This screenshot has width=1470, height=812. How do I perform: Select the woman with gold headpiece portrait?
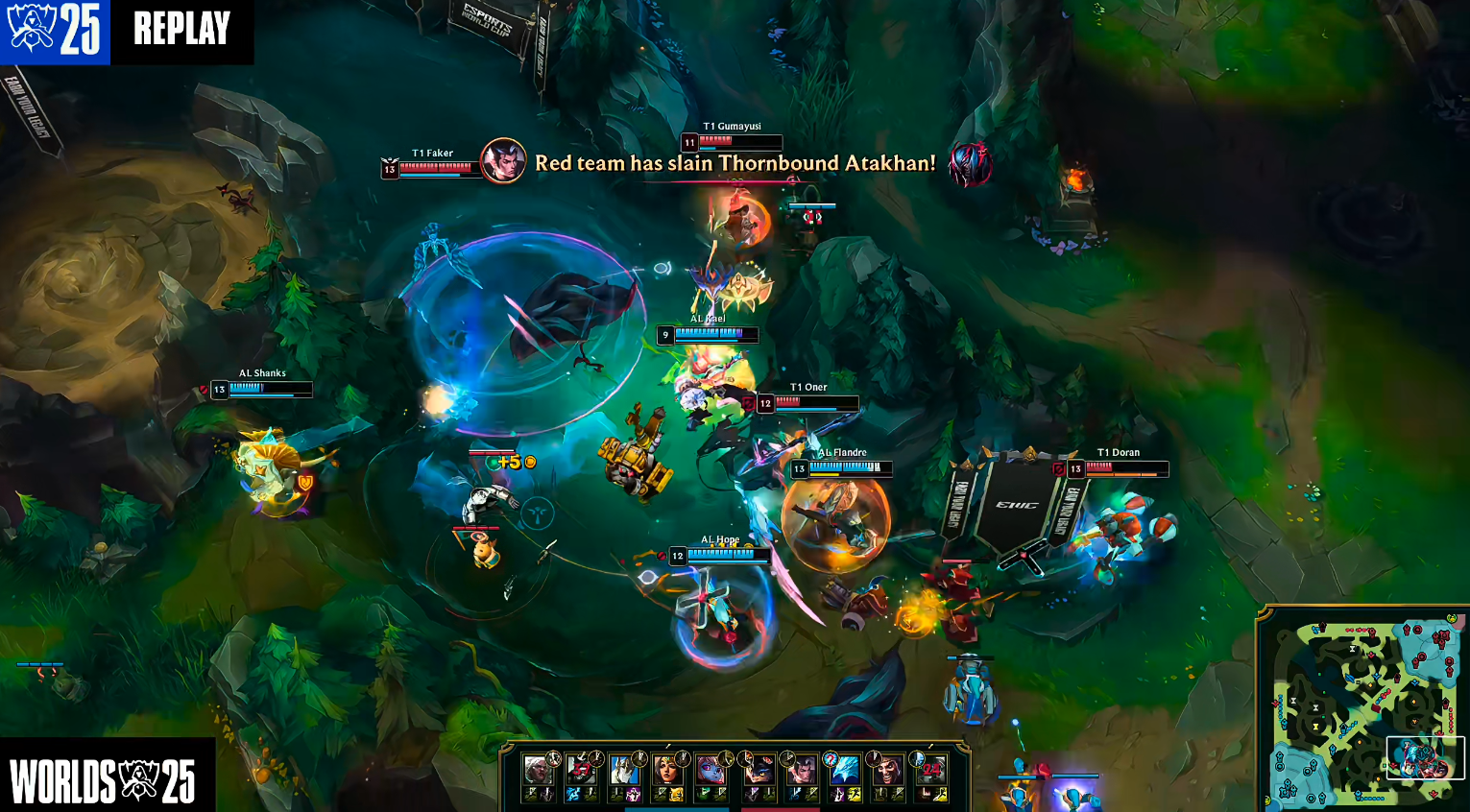pos(667,770)
